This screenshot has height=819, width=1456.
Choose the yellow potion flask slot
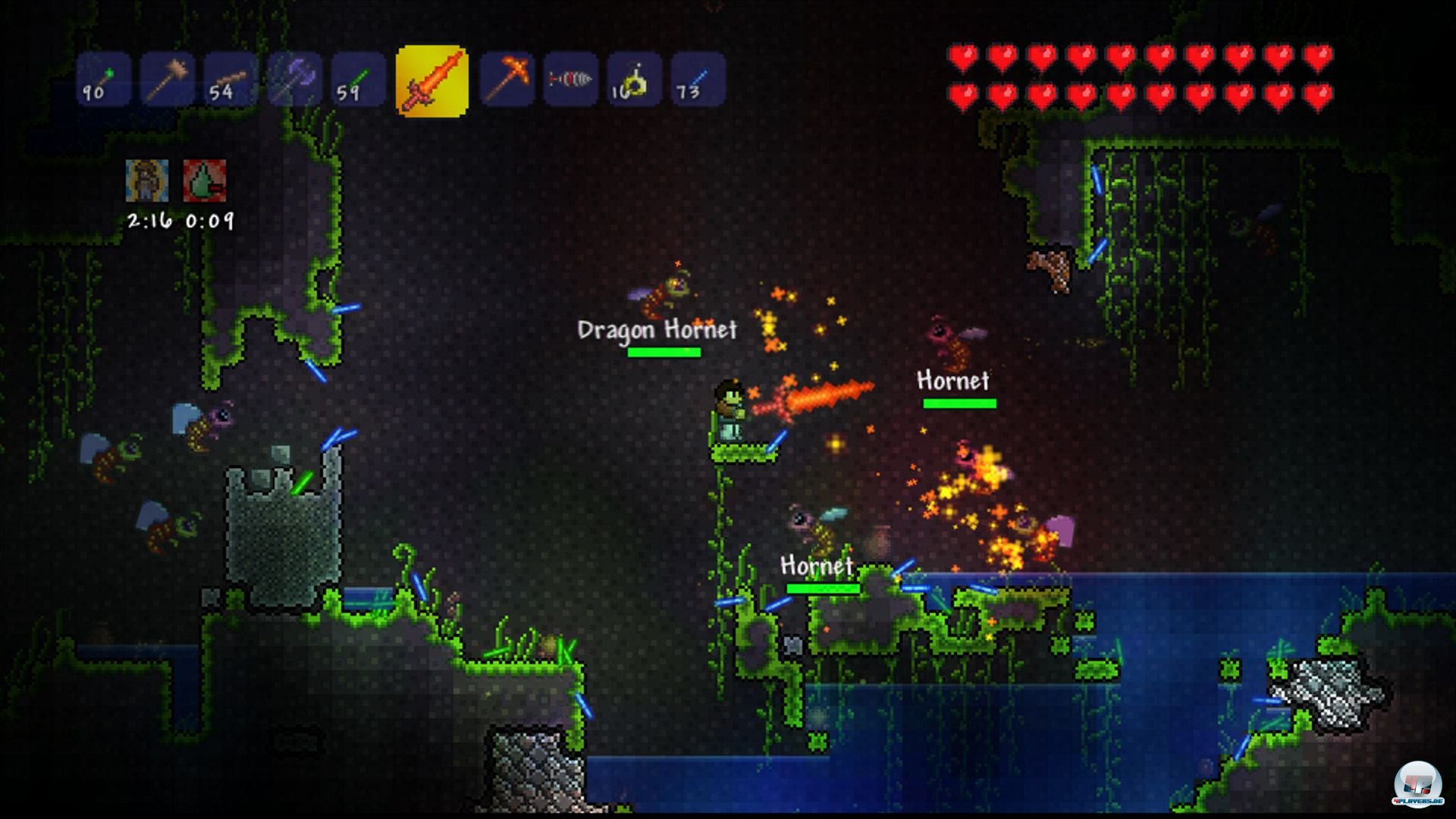point(634,79)
